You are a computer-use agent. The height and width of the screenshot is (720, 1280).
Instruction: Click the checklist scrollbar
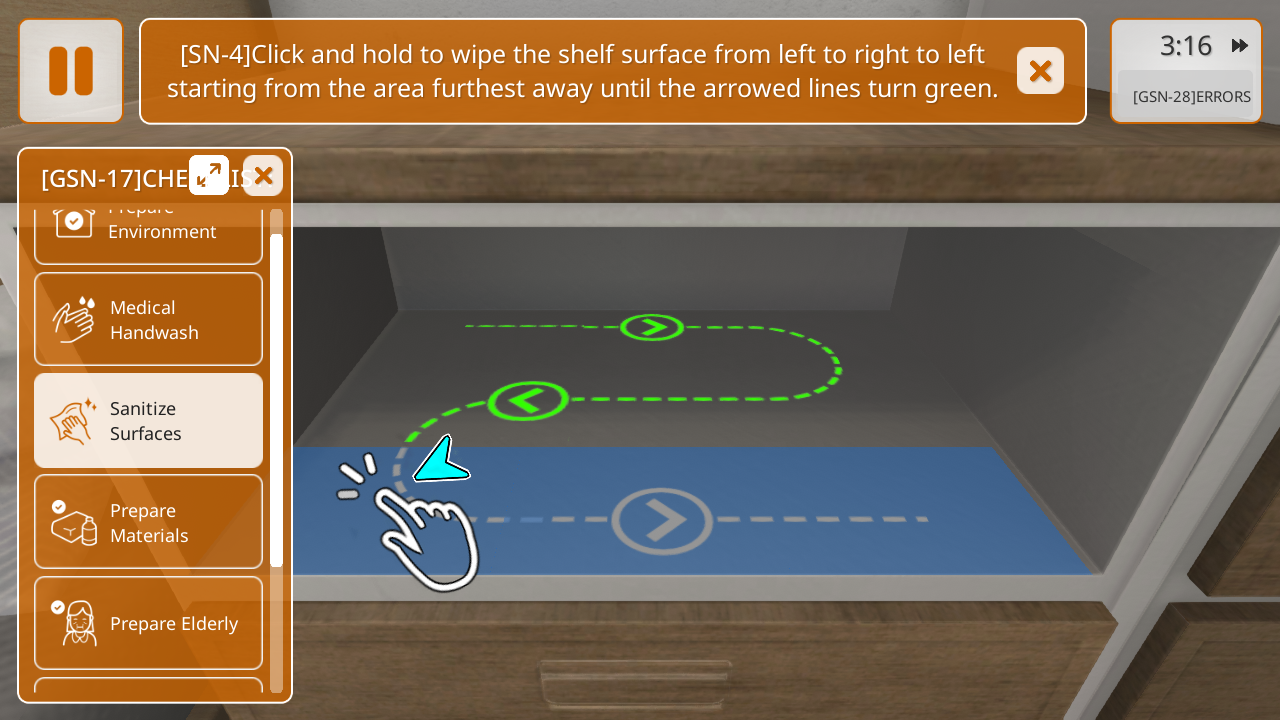pos(276,400)
